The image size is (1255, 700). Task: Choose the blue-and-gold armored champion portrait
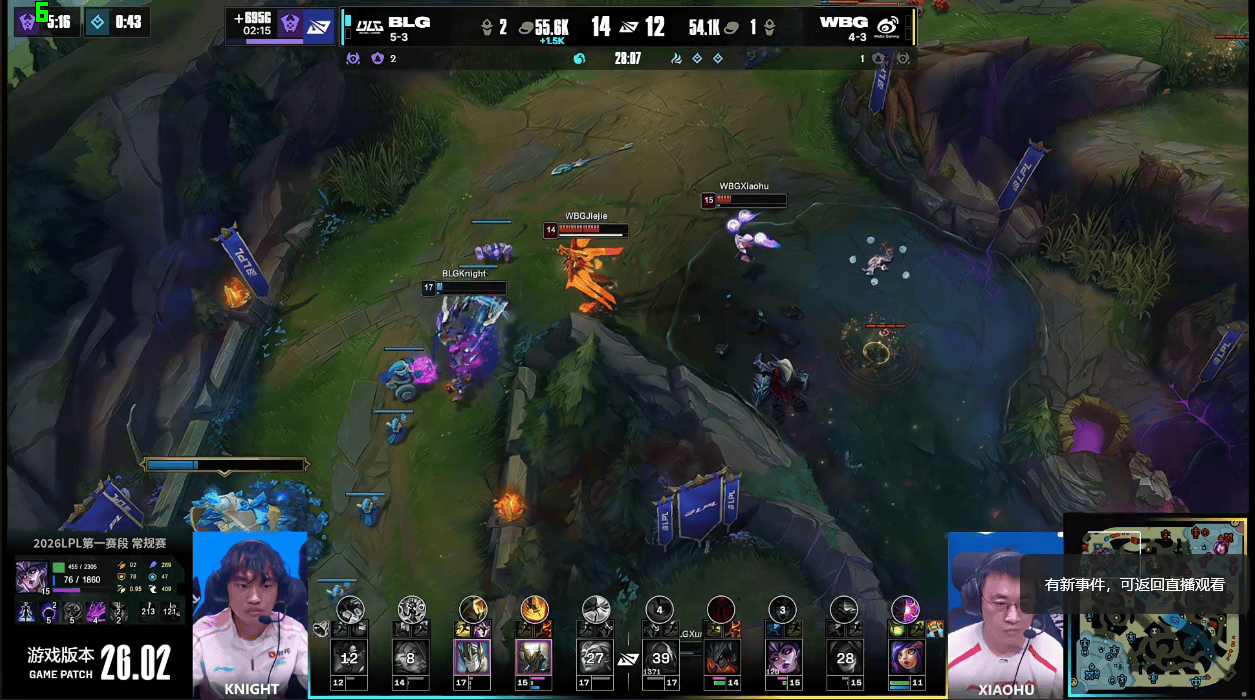472,658
